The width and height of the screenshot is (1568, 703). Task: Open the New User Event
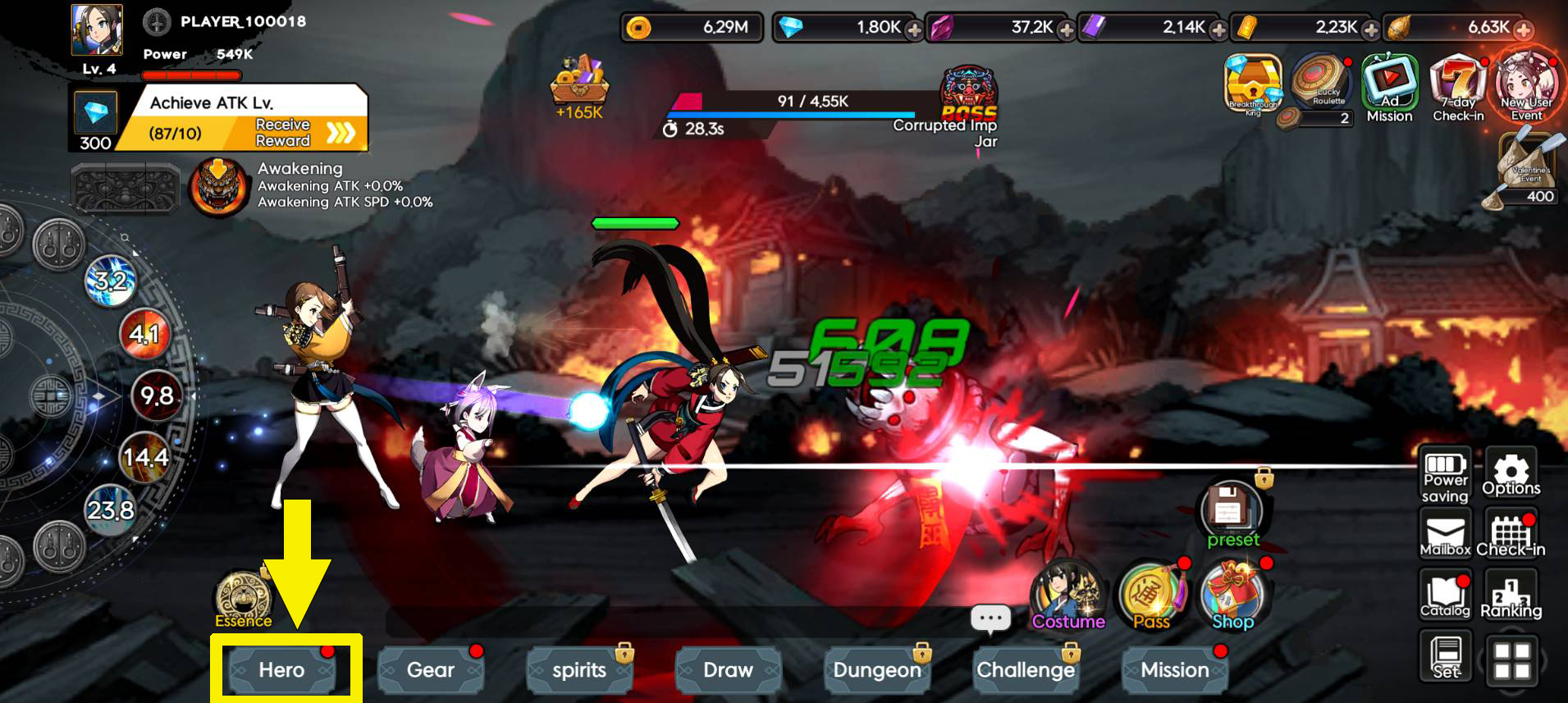1527,86
